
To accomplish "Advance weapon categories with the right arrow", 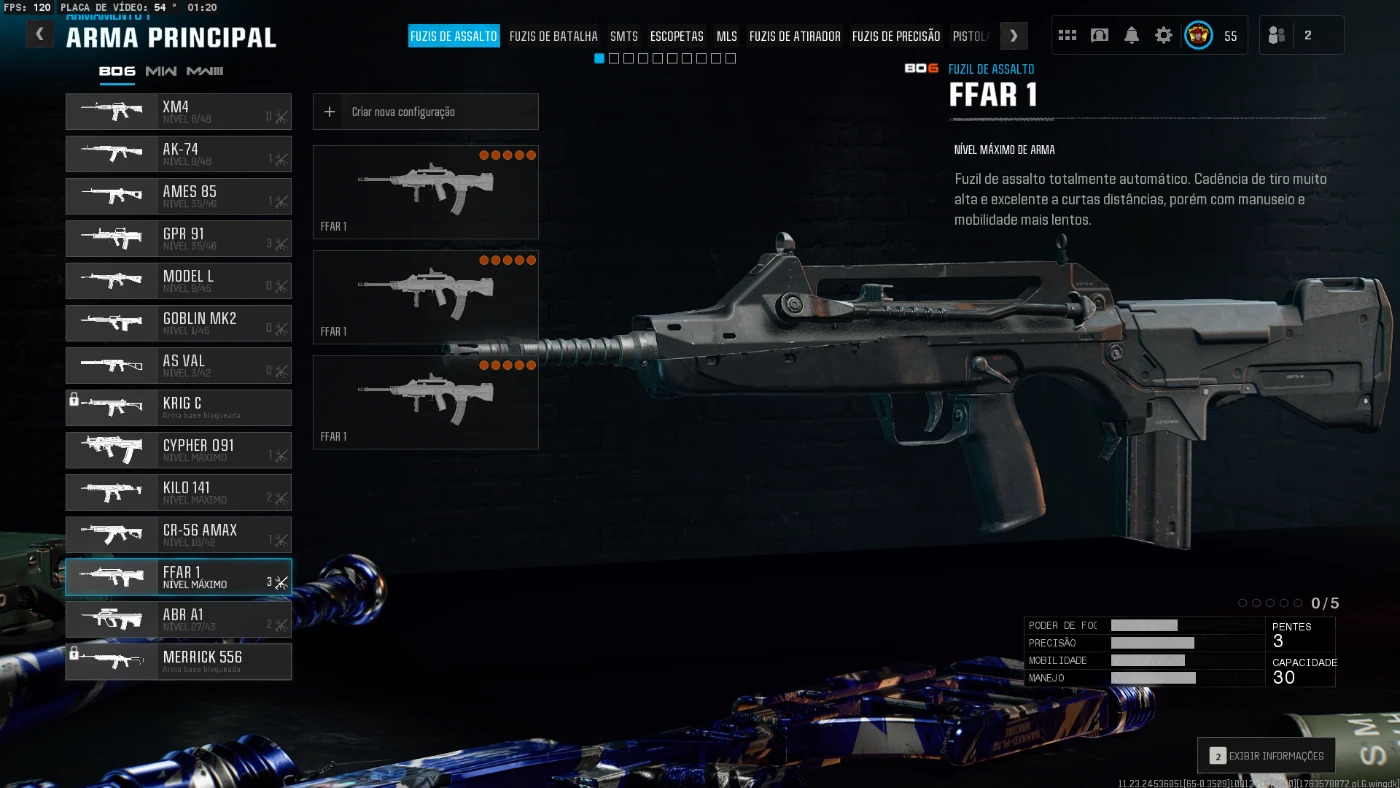I will [1013, 36].
